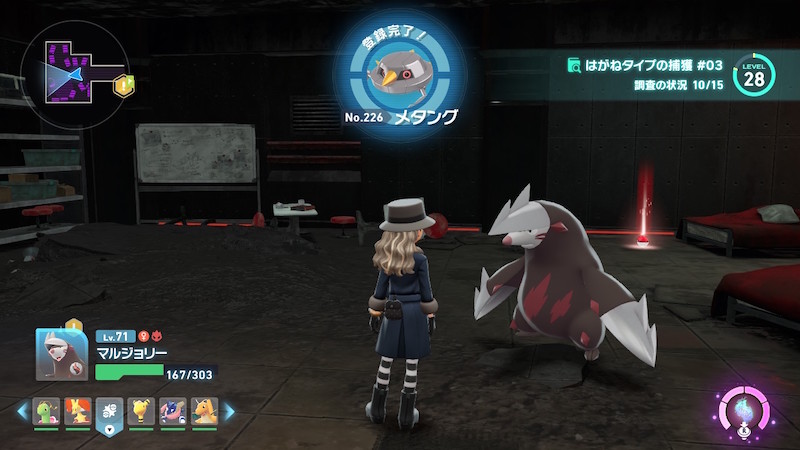Click the left arrow of party bar
Image resolution: width=800 pixels, height=450 pixels.
coord(22,411)
